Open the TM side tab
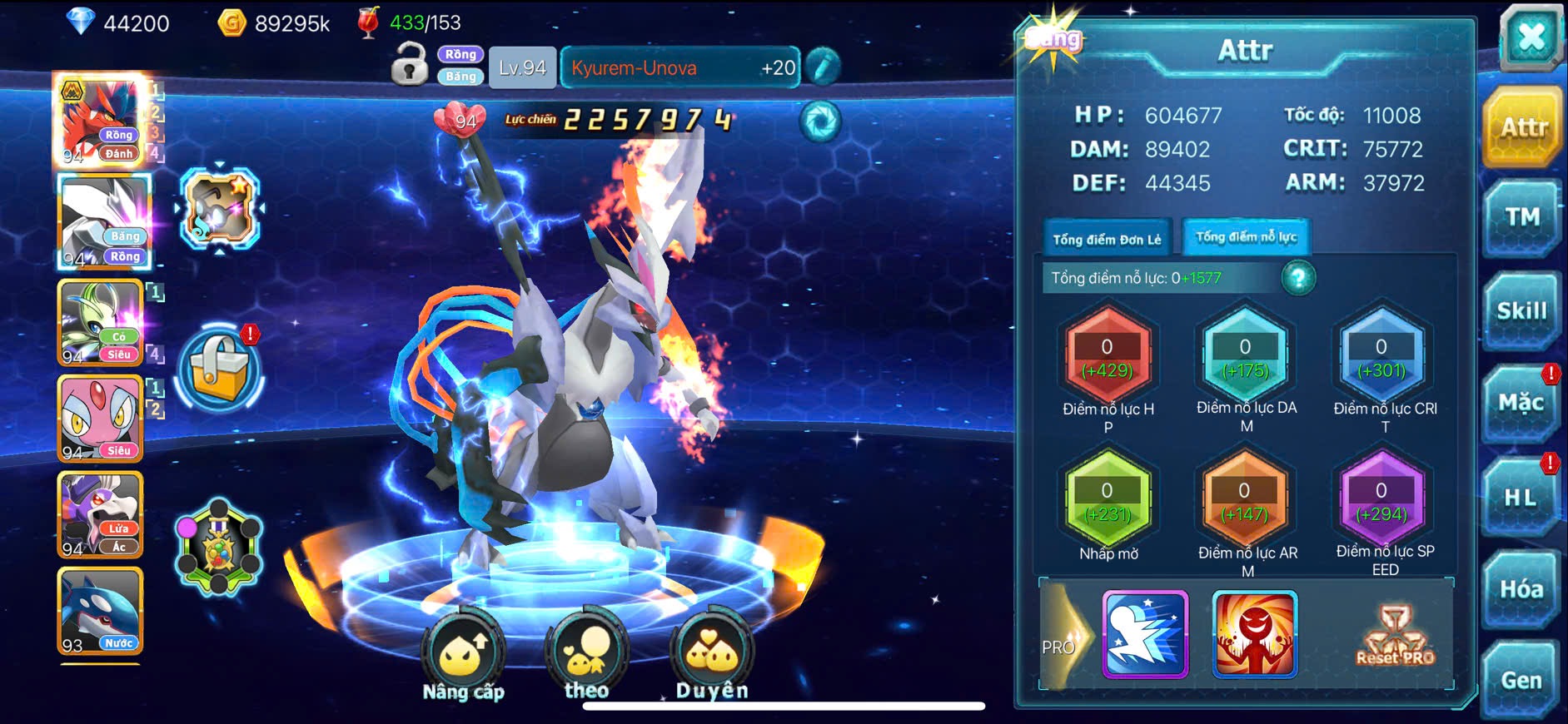Screen dimensions: 1568x724 (1521, 218)
